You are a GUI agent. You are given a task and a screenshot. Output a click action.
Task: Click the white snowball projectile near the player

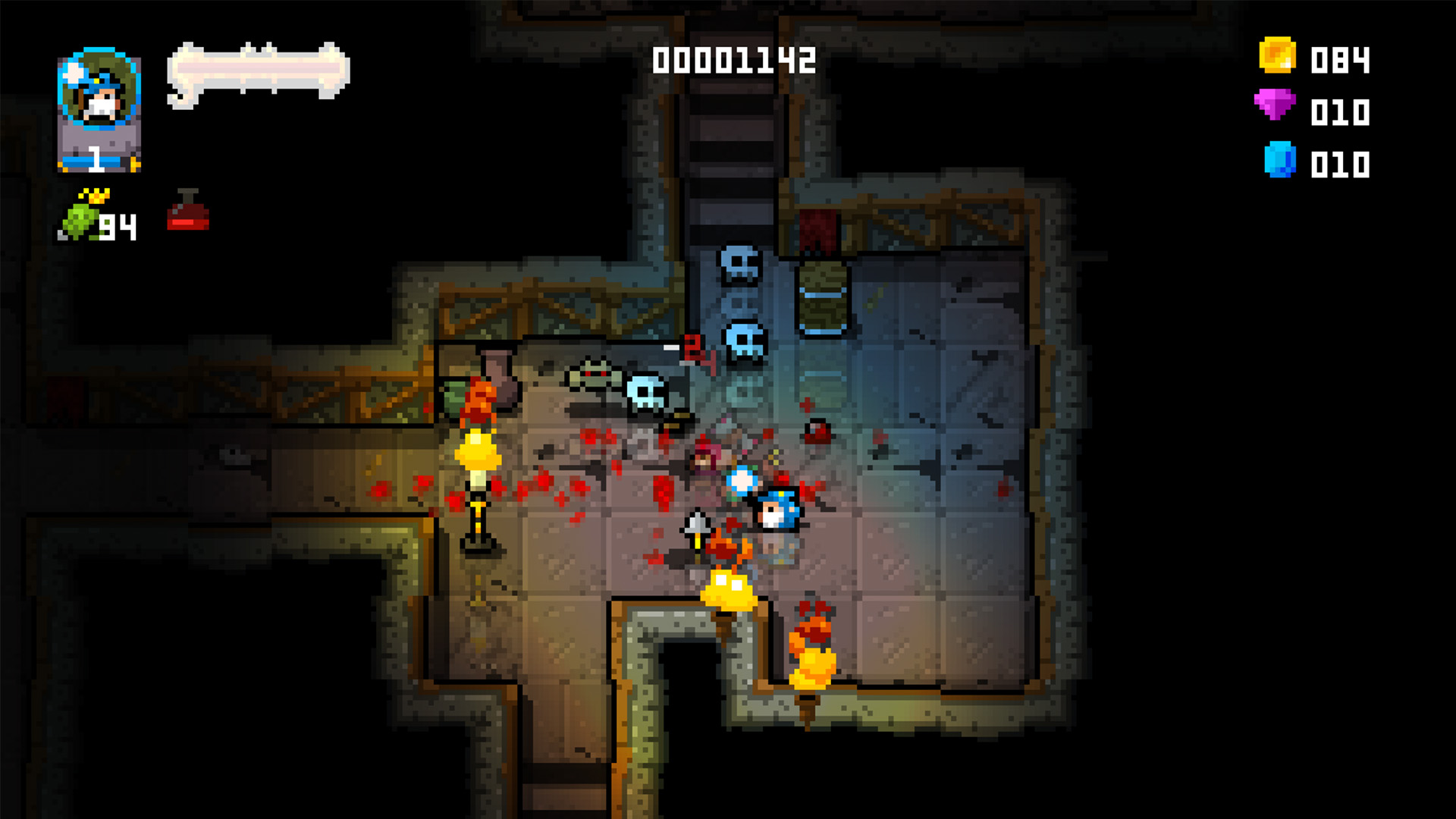(743, 479)
